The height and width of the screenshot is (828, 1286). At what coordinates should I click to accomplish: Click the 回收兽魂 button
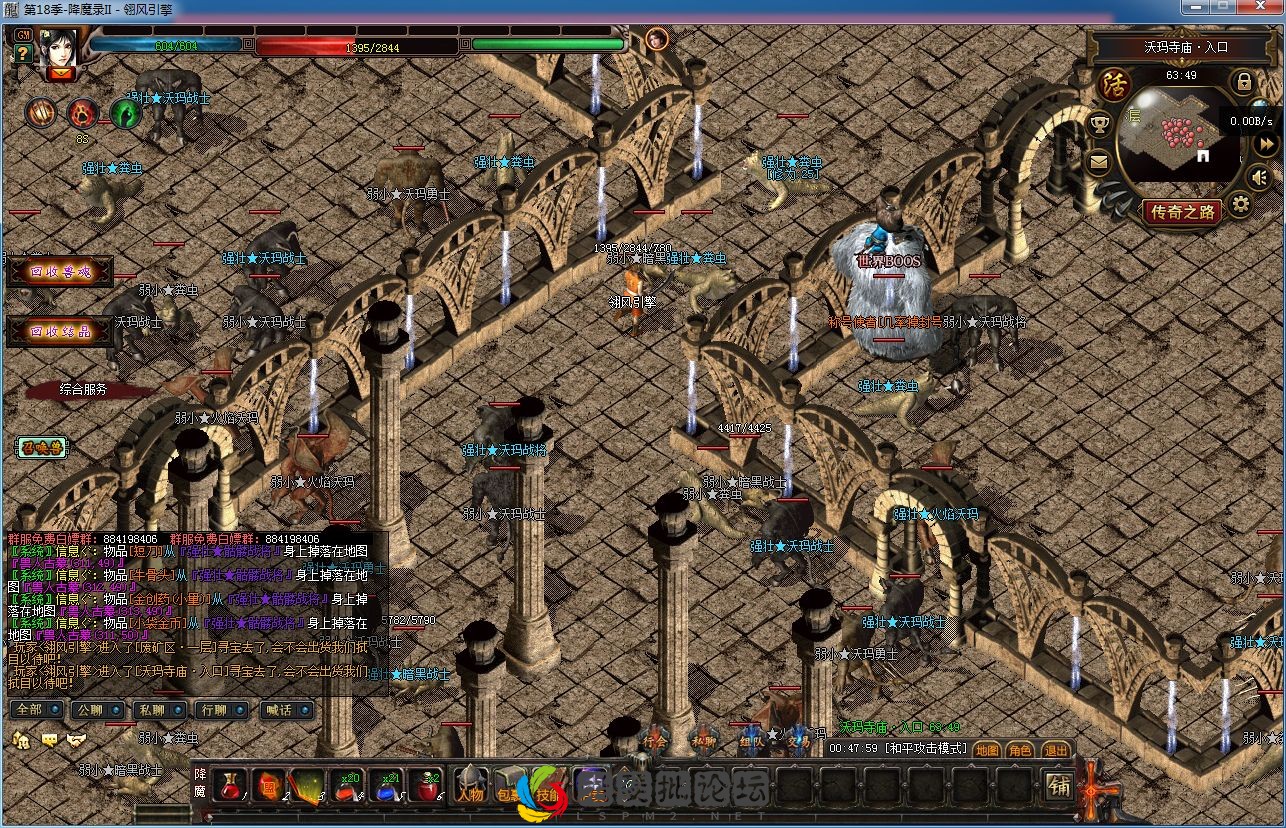pyautogui.click(x=60, y=272)
